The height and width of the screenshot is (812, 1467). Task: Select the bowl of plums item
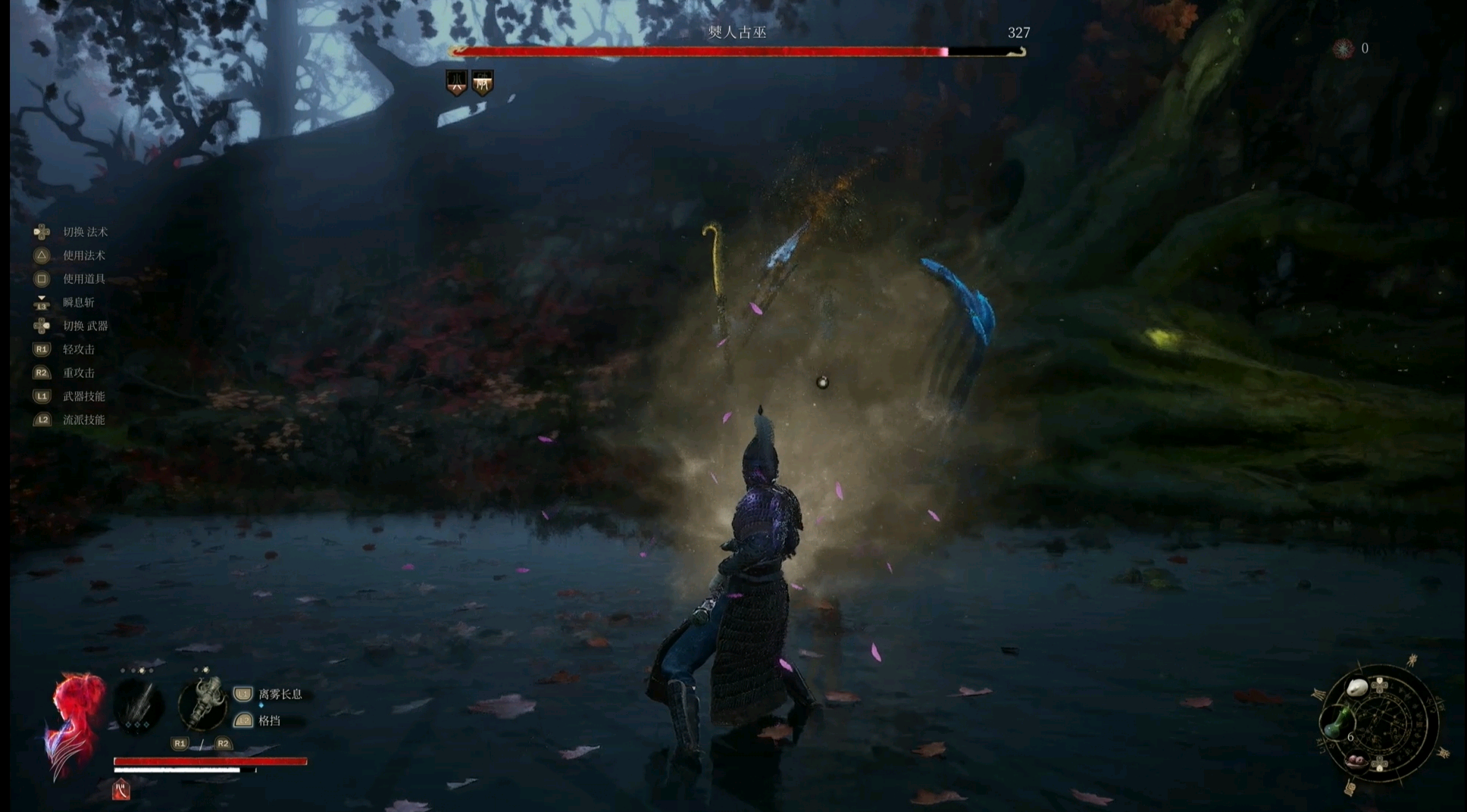1357,760
